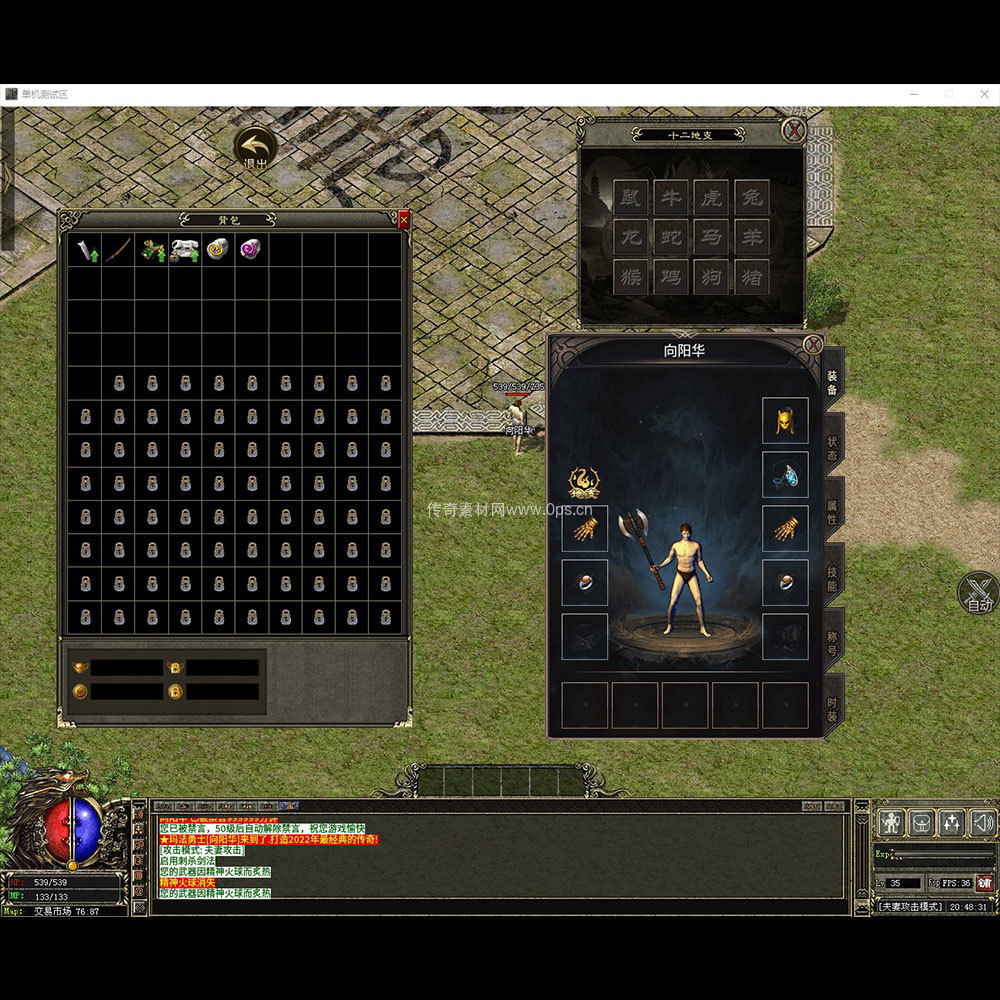Select the pink spiral stone item

point(250,250)
